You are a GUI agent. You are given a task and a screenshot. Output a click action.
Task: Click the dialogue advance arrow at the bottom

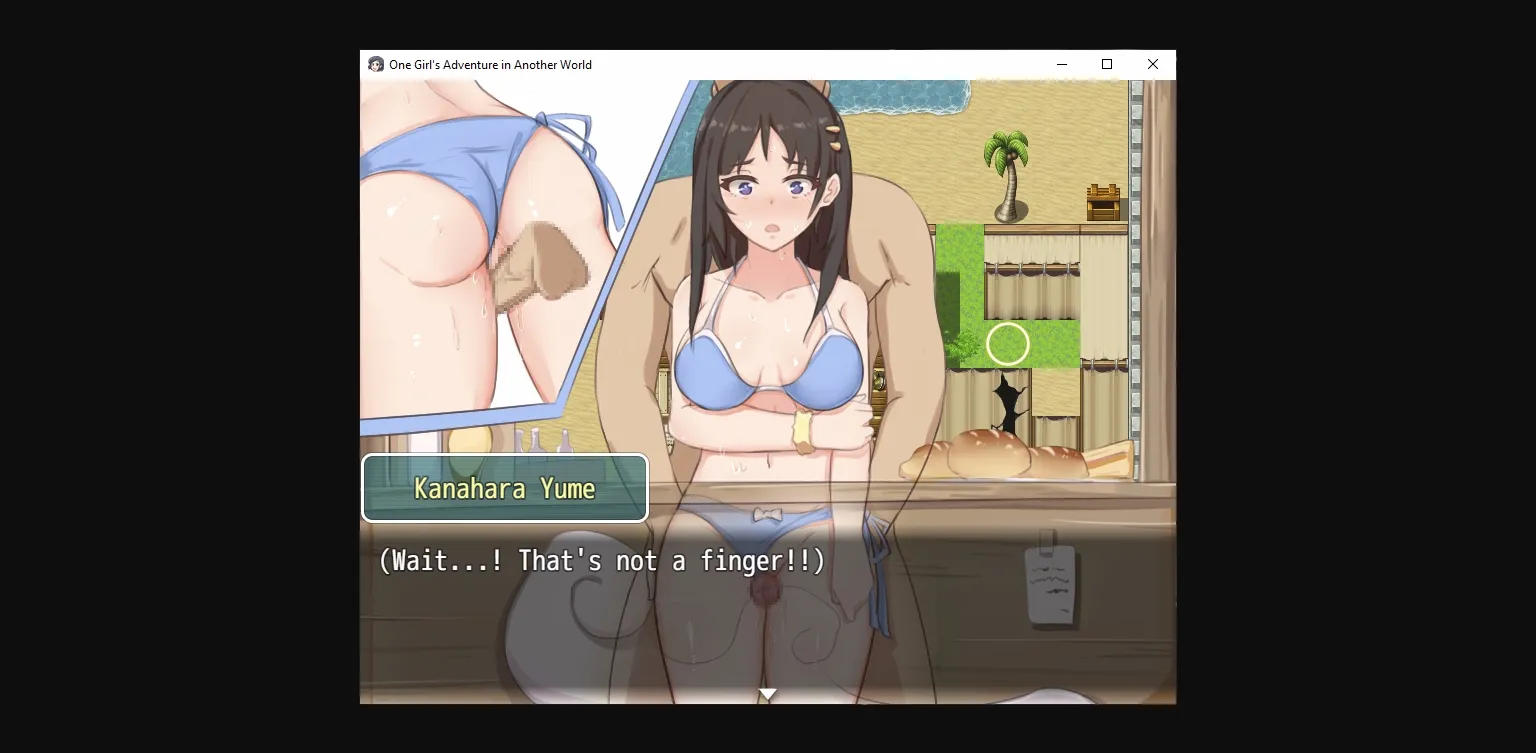(767, 693)
